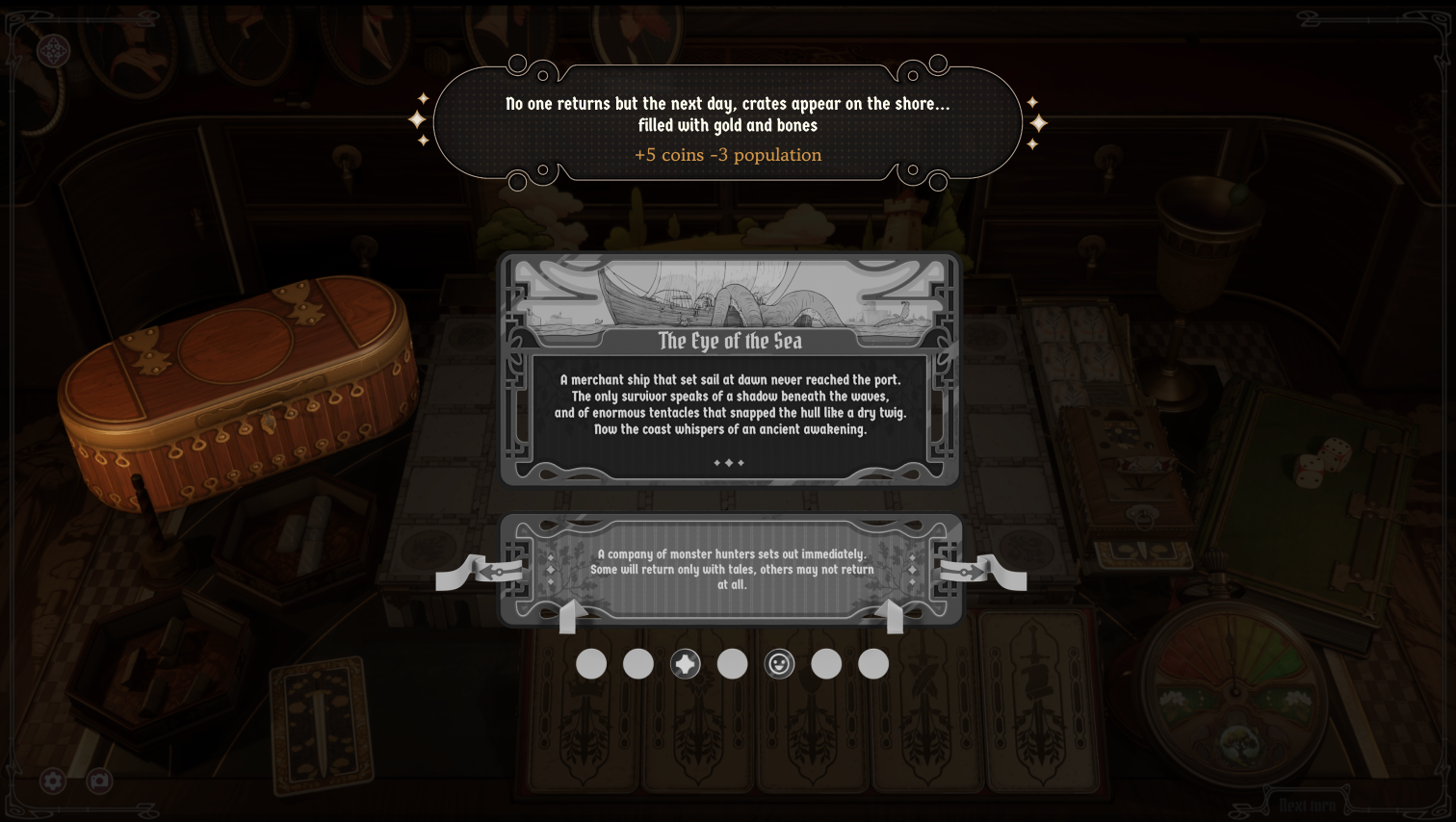Select the smiley face happiness indicator
The height and width of the screenshot is (822, 1456).
point(780,663)
